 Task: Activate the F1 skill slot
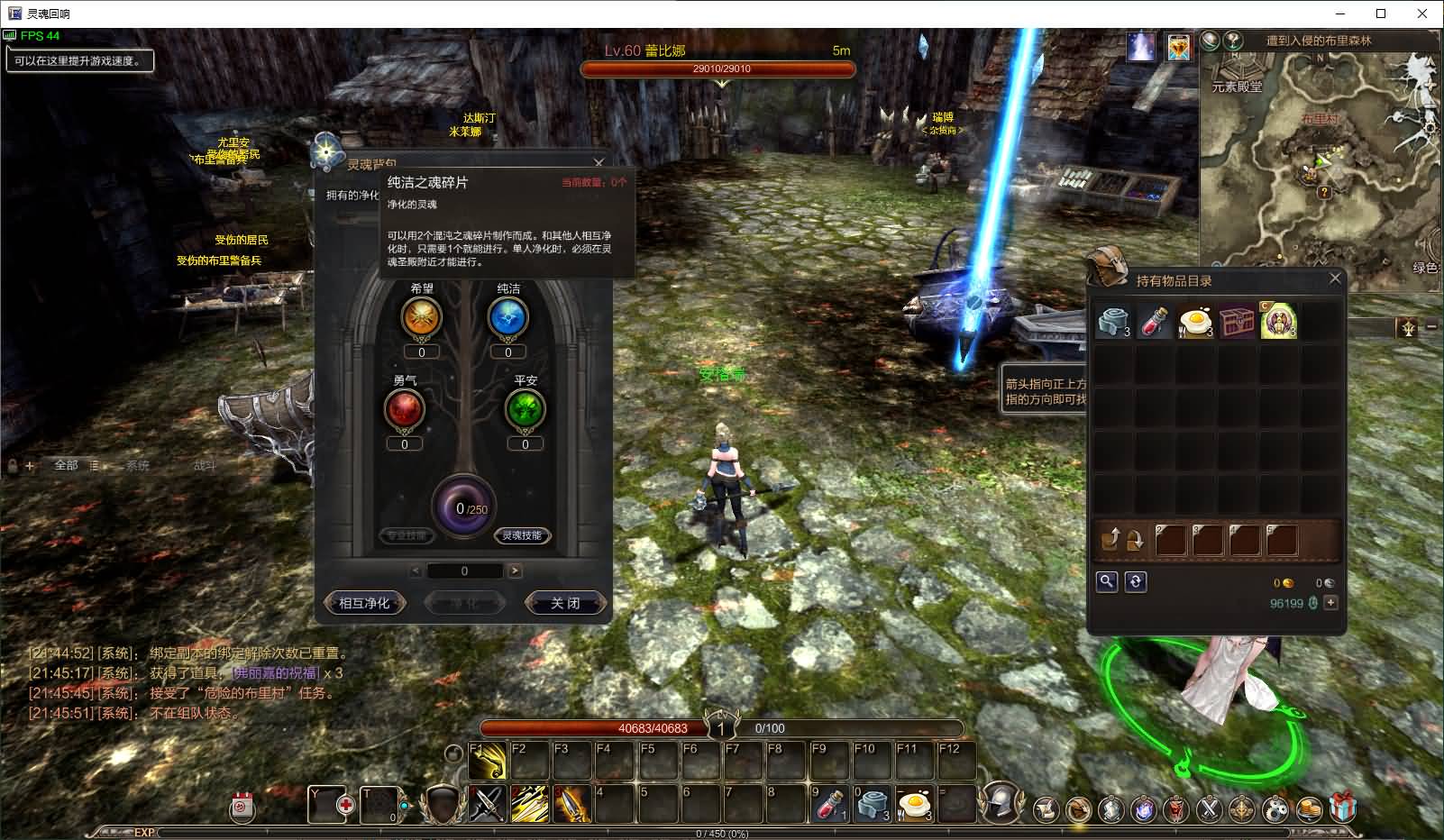point(488,762)
